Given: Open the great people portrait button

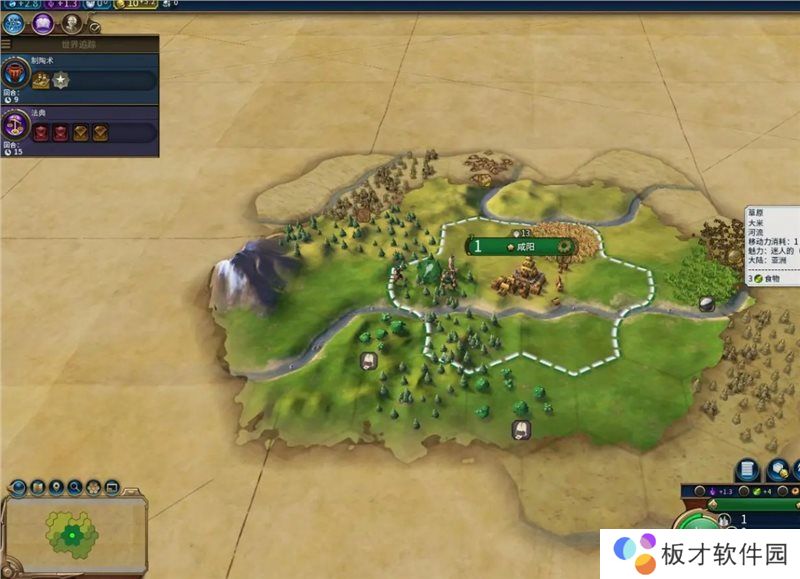Looking at the screenshot, I should tap(71, 23).
